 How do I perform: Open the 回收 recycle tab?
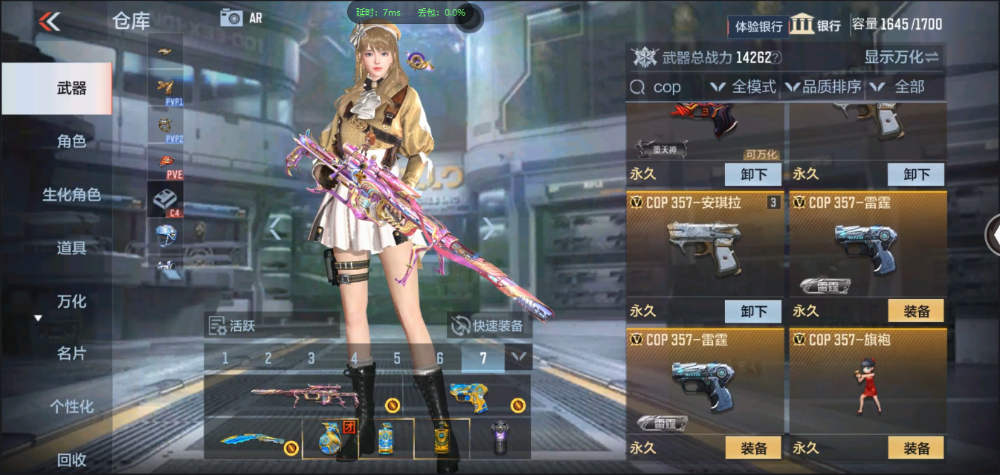tap(70, 459)
